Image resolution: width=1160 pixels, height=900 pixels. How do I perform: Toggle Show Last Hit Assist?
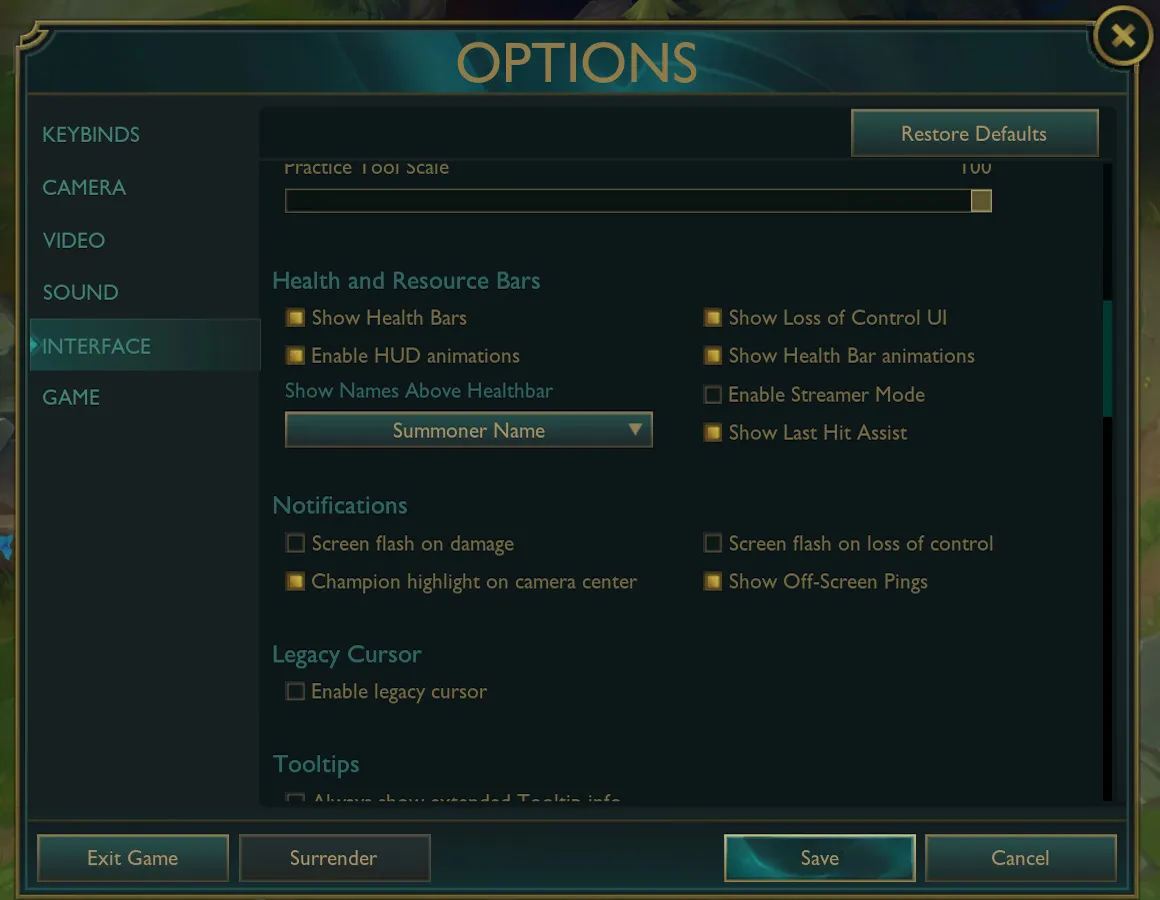[x=712, y=433]
